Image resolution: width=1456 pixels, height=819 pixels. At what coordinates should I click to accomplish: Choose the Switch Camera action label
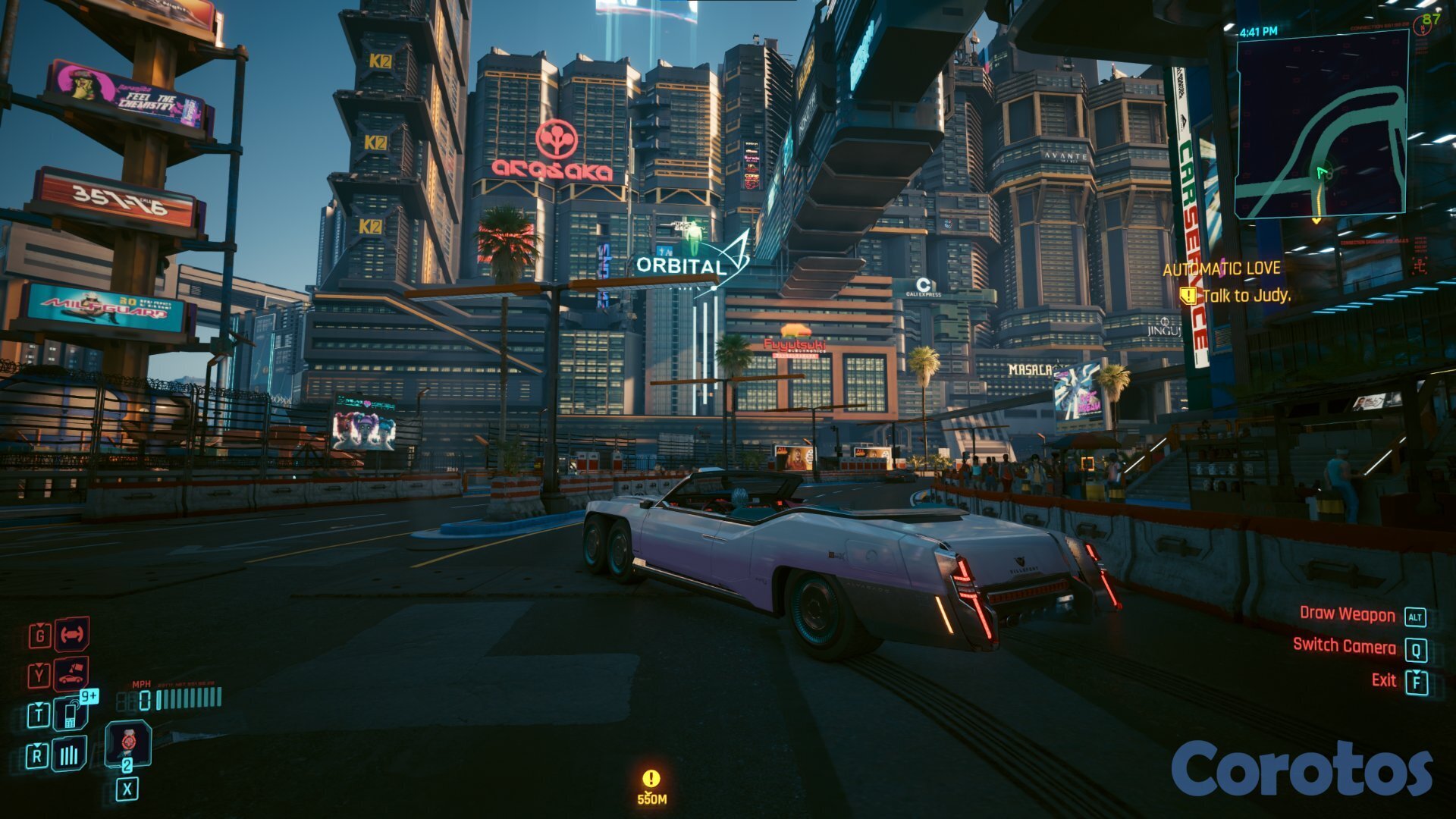coord(1344,645)
